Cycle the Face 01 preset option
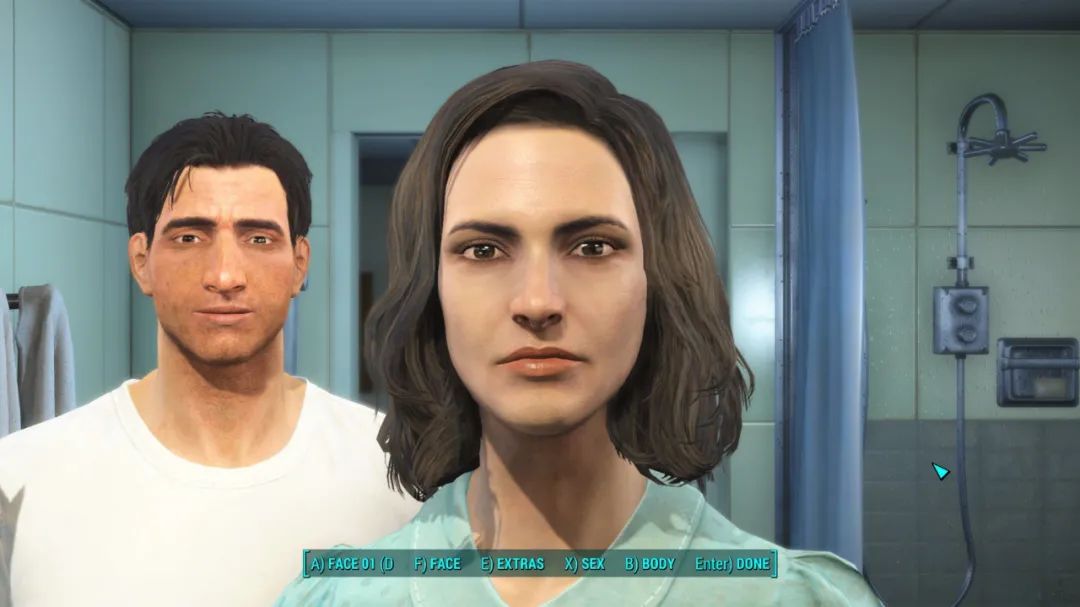Viewport: 1080px width, 607px height. click(x=352, y=564)
